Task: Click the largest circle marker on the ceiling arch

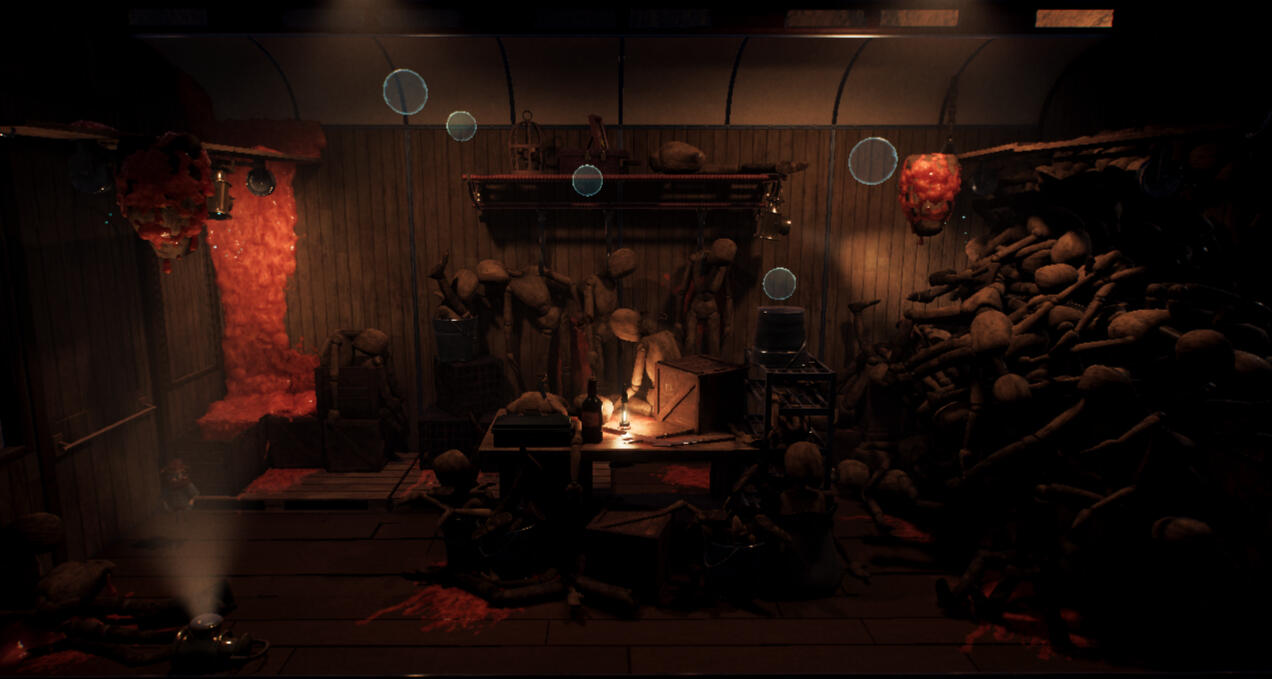Action: (405, 92)
